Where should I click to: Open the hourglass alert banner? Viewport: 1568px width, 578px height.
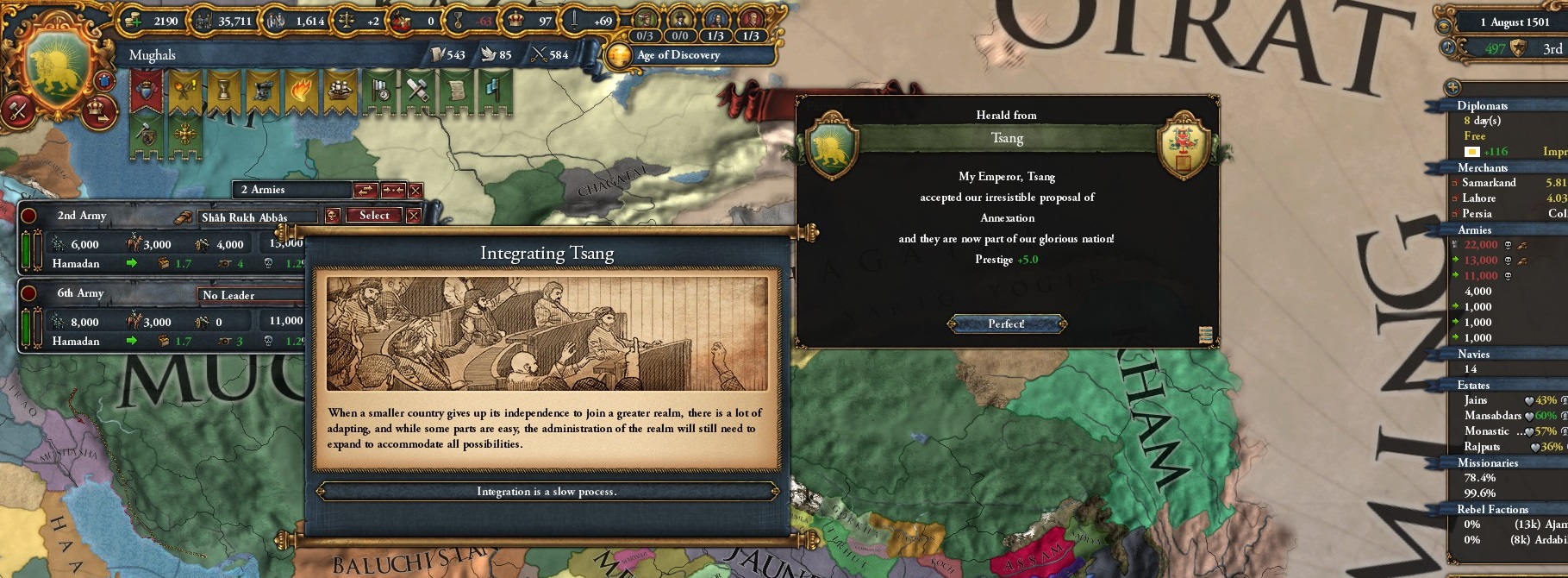[x=222, y=90]
